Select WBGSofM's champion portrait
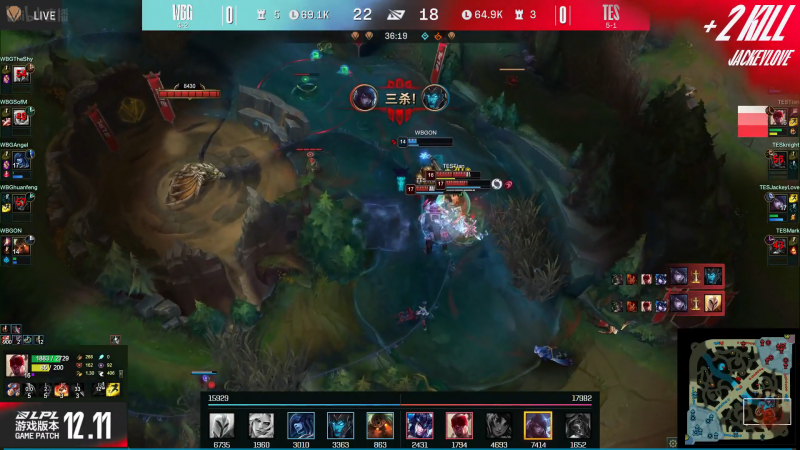800x450 pixels. pos(19,117)
